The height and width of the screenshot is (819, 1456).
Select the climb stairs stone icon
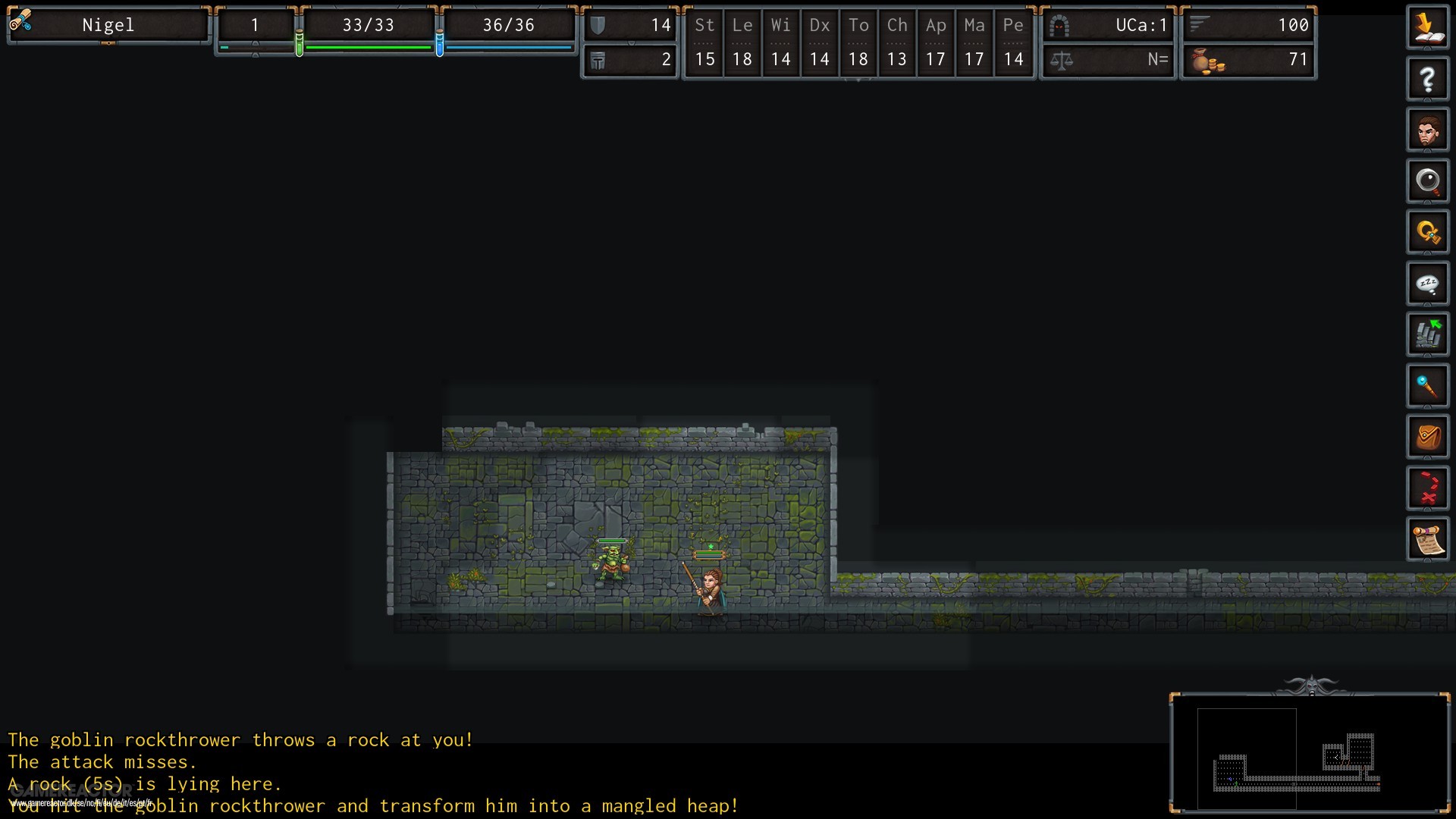(x=1428, y=334)
